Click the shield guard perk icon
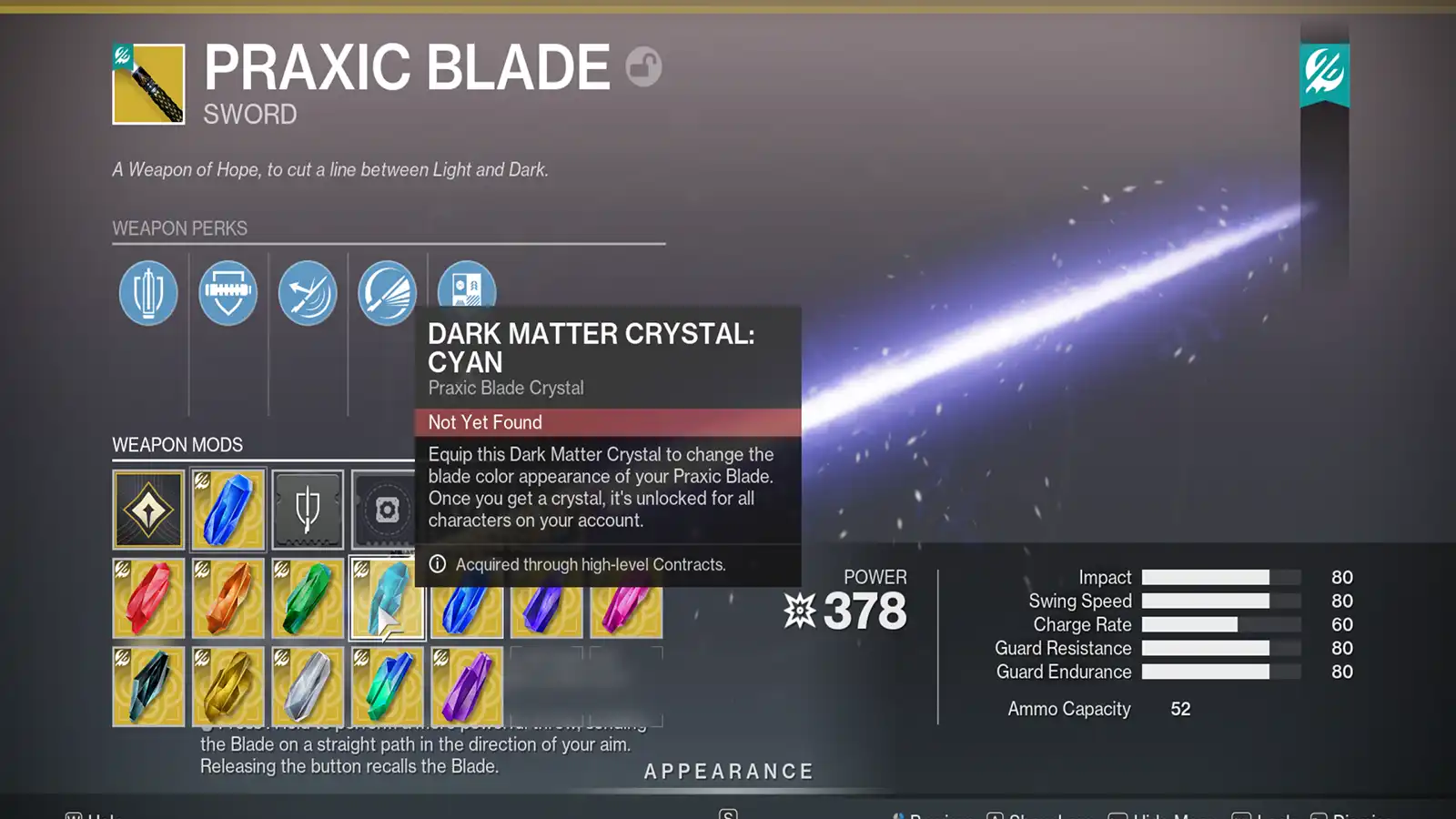 click(227, 293)
